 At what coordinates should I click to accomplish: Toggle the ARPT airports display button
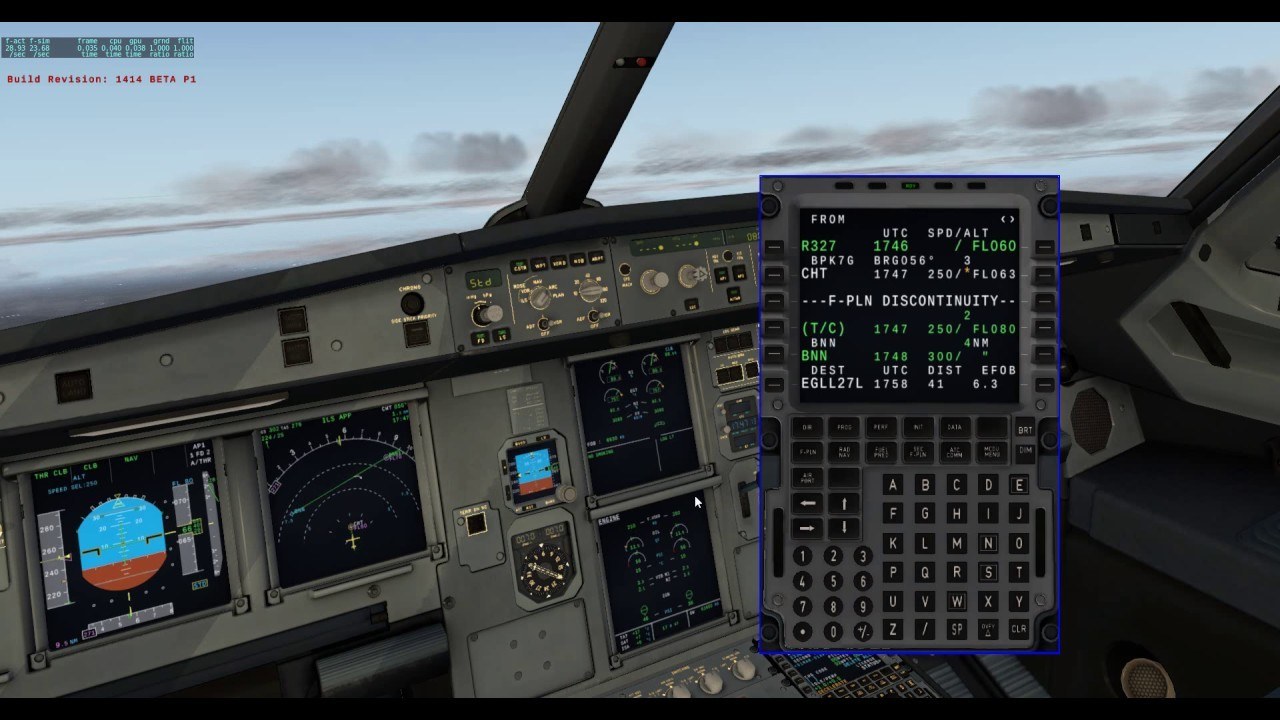click(596, 257)
